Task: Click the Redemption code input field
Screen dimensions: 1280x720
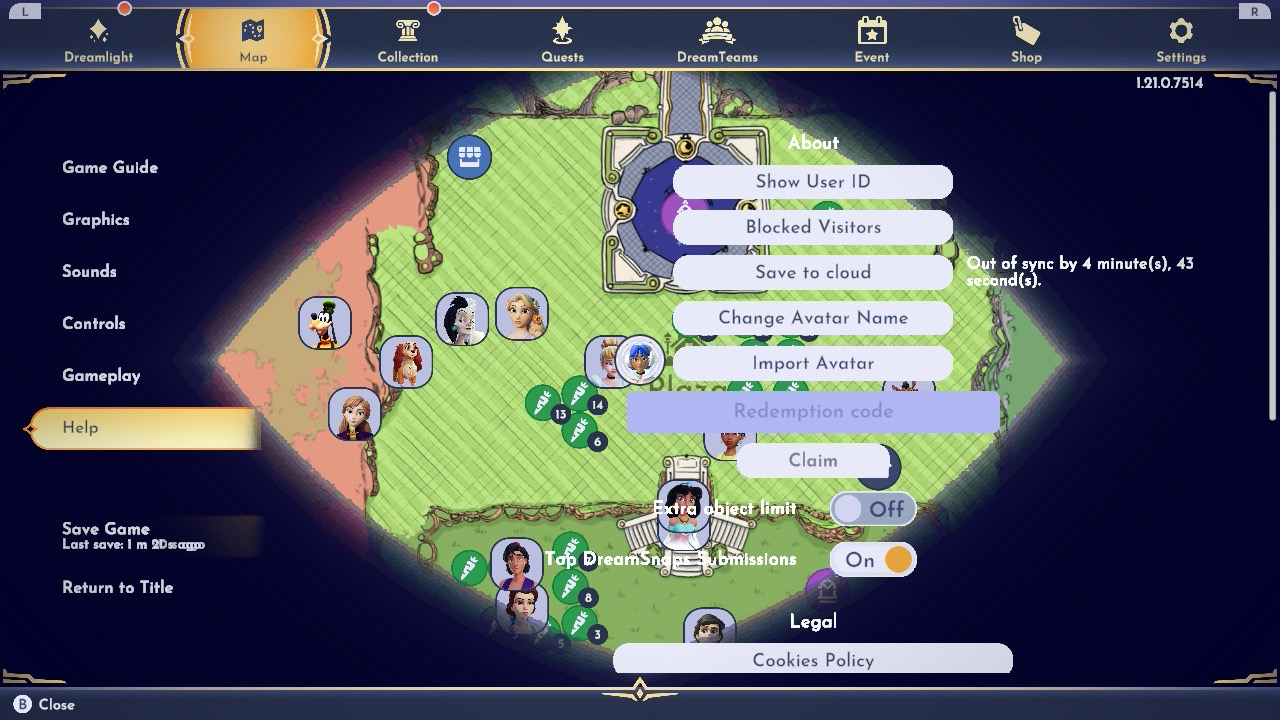Action: point(812,411)
